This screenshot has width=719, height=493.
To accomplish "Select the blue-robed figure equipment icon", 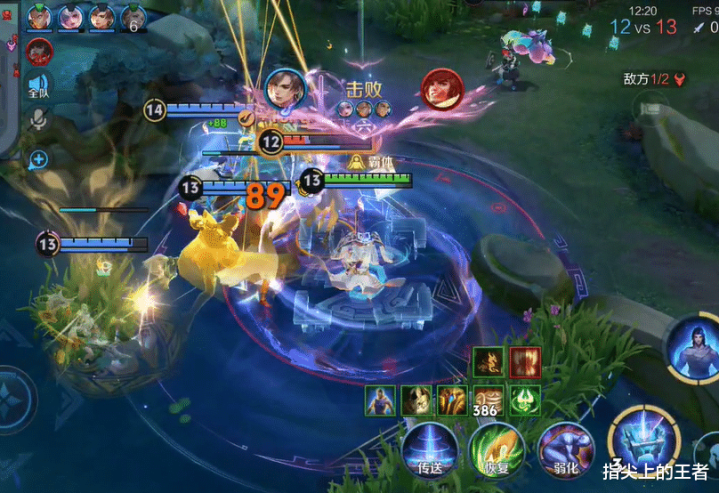I will pyautogui.click(x=380, y=400).
